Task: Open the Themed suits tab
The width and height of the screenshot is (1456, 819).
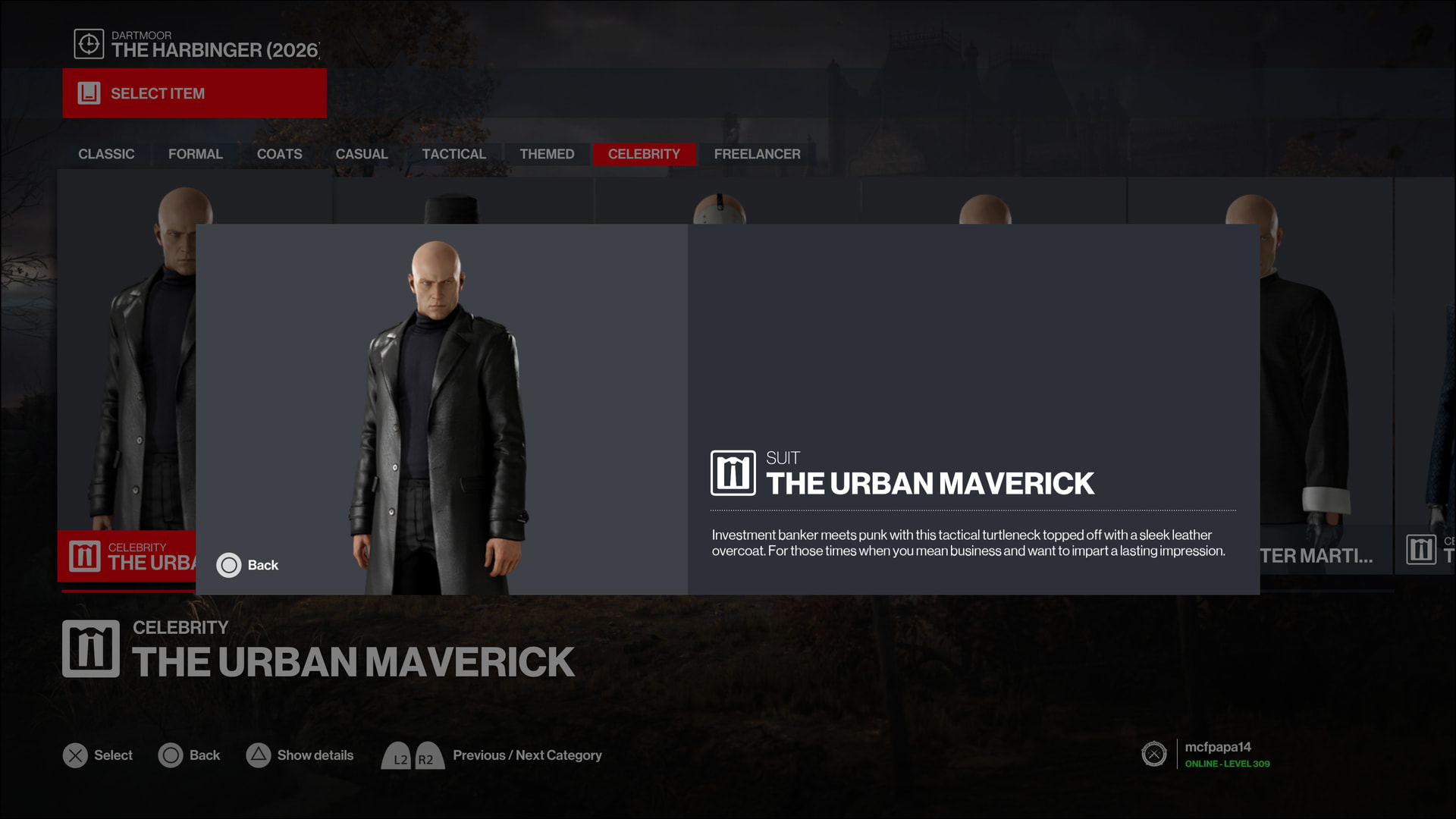Action: pyautogui.click(x=547, y=154)
